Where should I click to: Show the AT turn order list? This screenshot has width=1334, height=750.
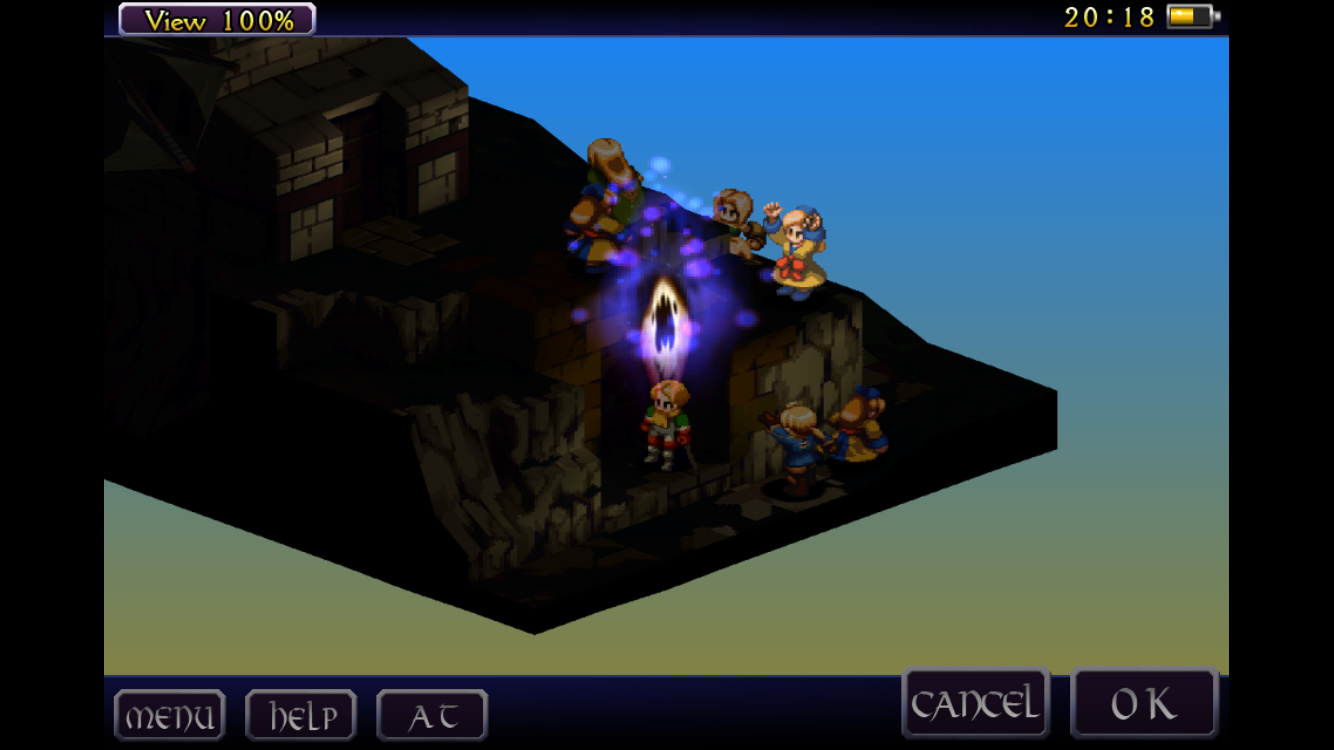tap(432, 716)
